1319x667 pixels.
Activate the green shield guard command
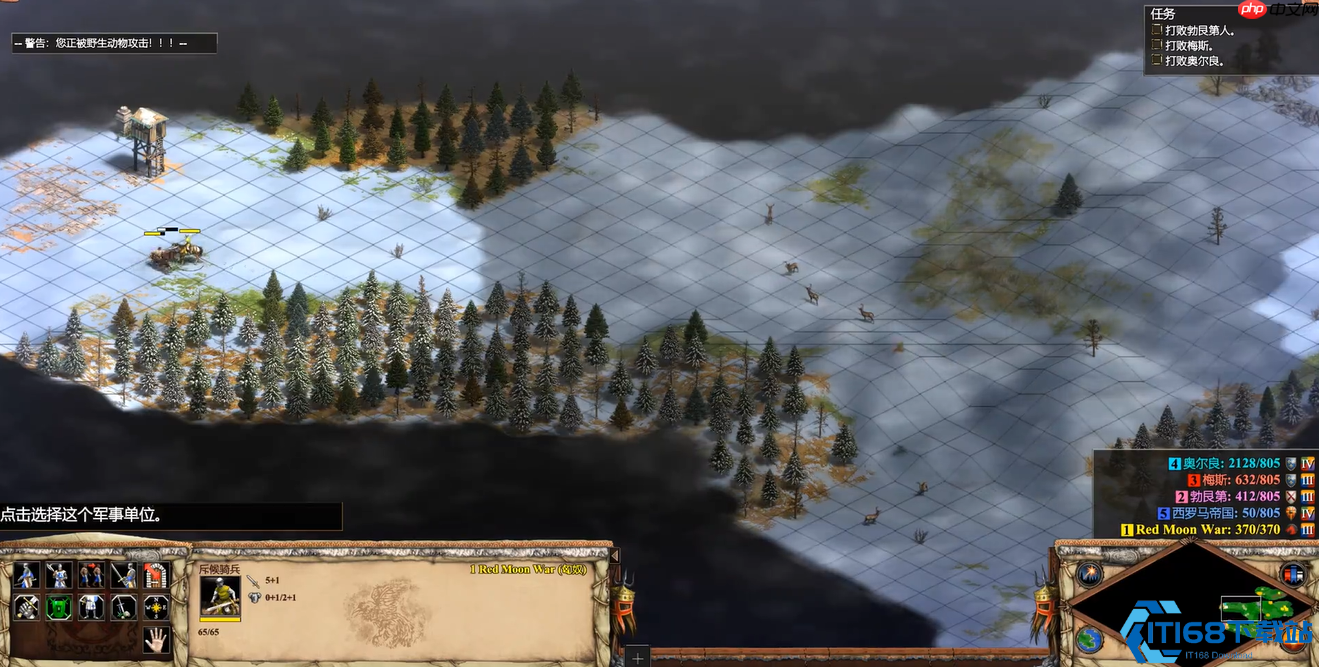[x=59, y=607]
